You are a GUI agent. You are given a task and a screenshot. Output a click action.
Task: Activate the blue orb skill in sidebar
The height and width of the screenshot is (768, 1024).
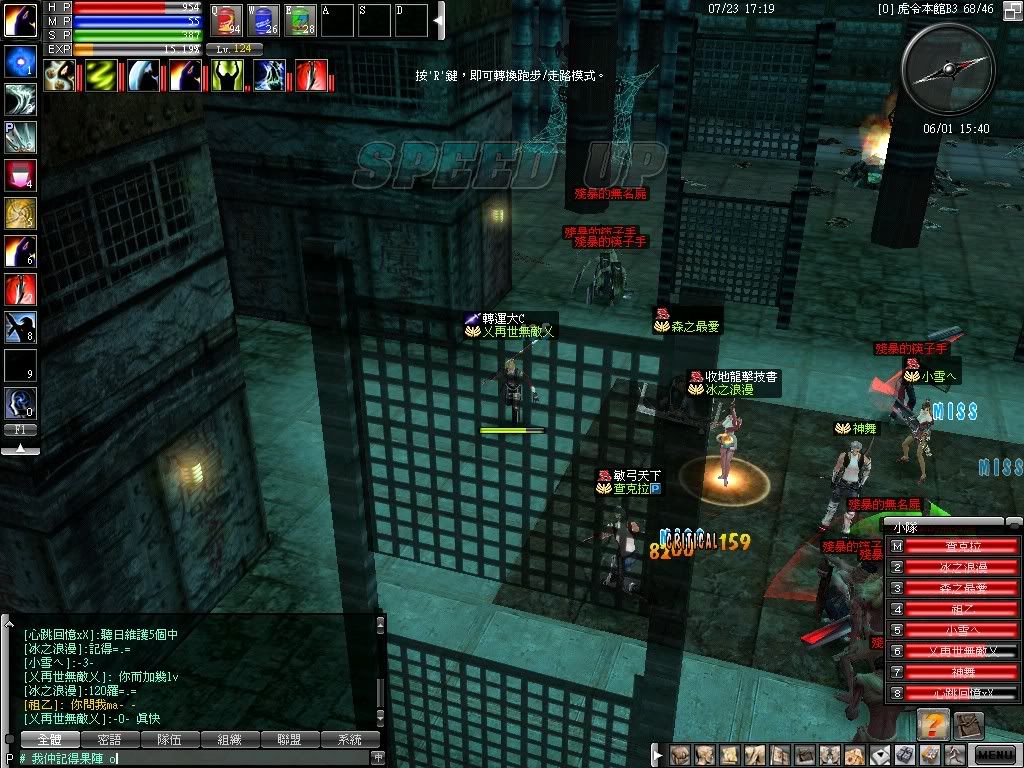[x=20, y=61]
